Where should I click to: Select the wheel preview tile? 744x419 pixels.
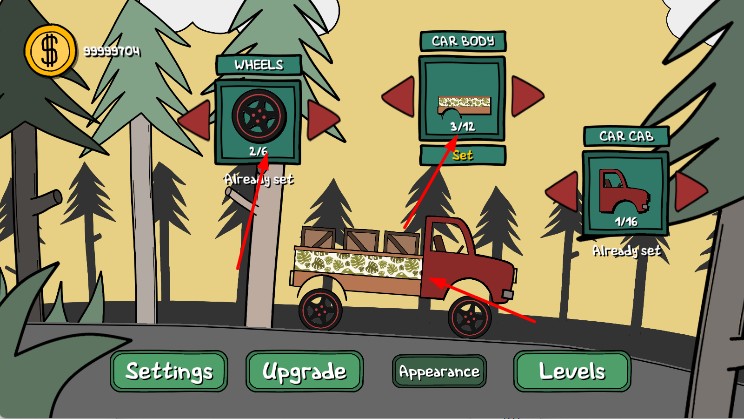point(259,120)
